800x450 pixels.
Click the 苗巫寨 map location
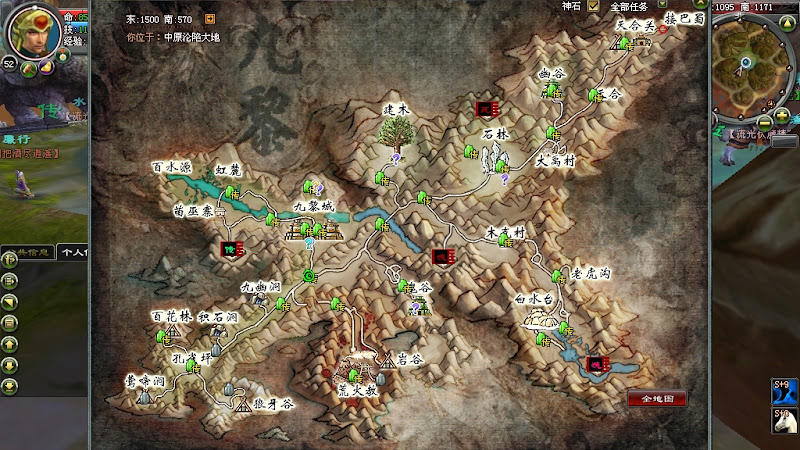click(x=193, y=213)
